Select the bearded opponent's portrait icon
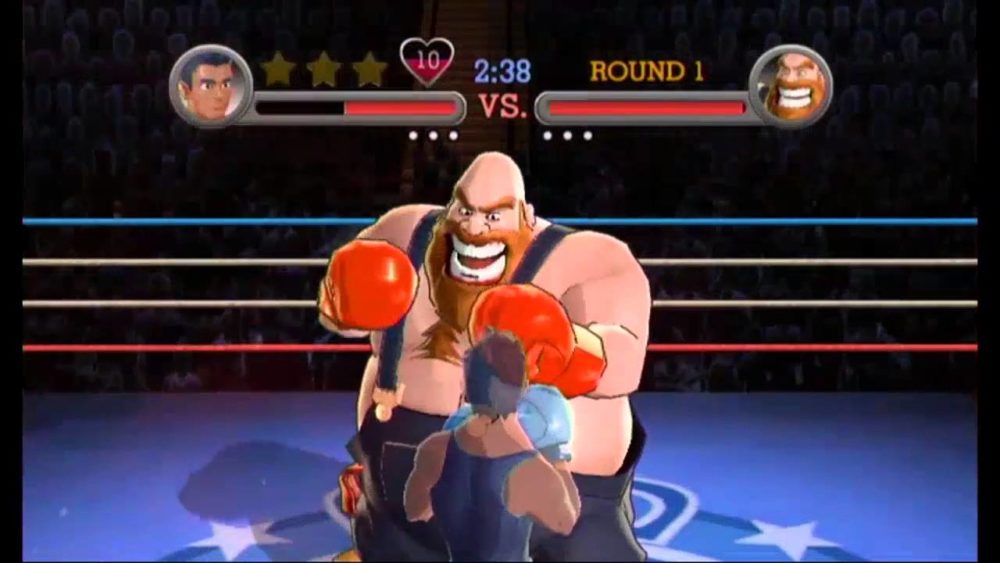The width and height of the screenshot is (1000, 563). pyautogui.click(x=790, y=86)
